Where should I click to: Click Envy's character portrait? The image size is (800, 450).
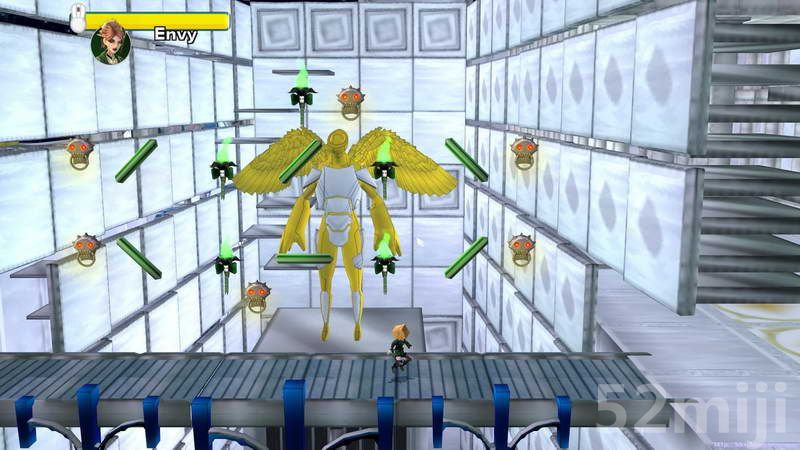pyautogui.click(x=110, y=44)
